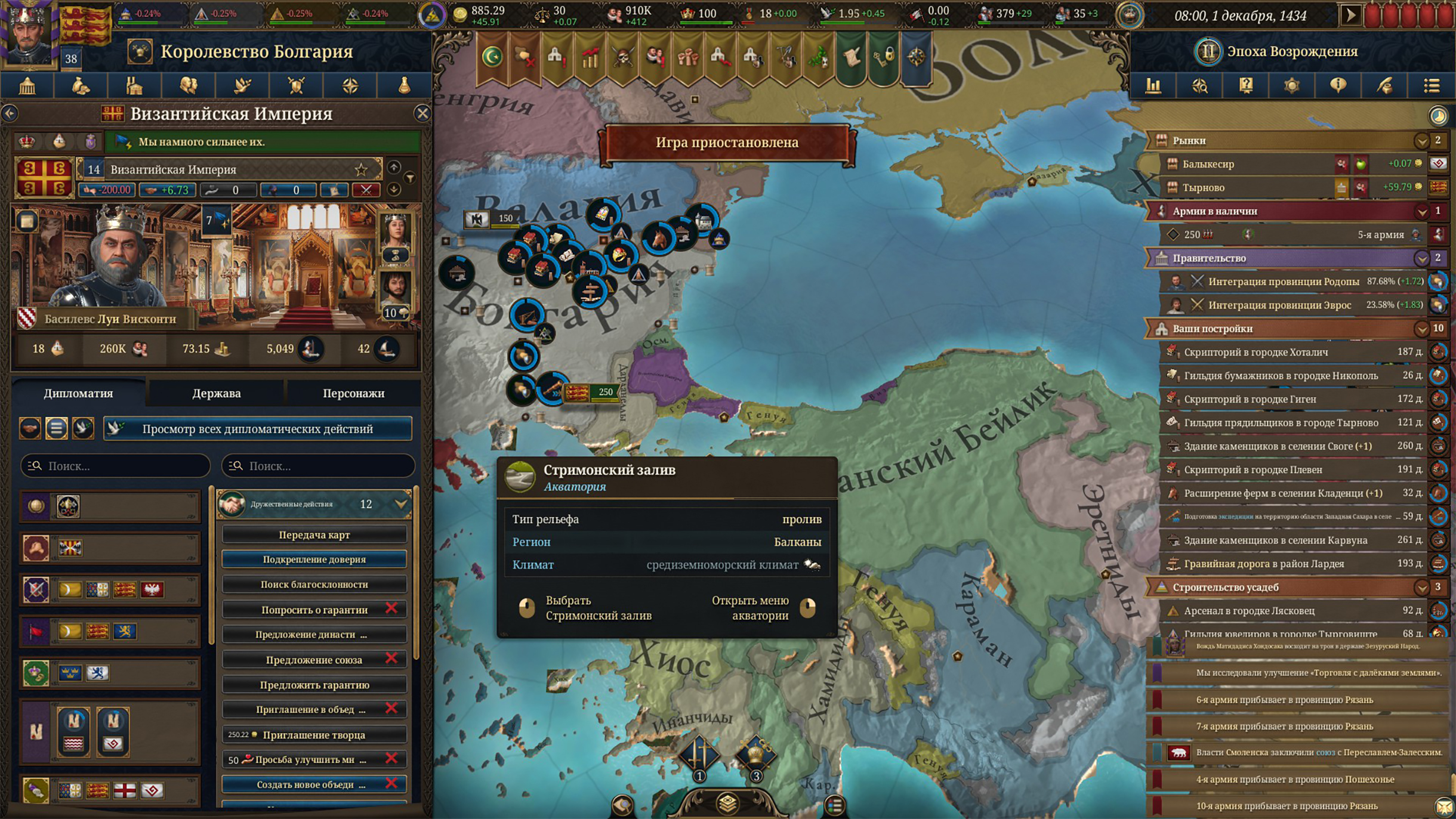The height and width of the screenshot is (819, 1456).
Task: Select Приглашение творца action
Action: (x=314, y=735)
